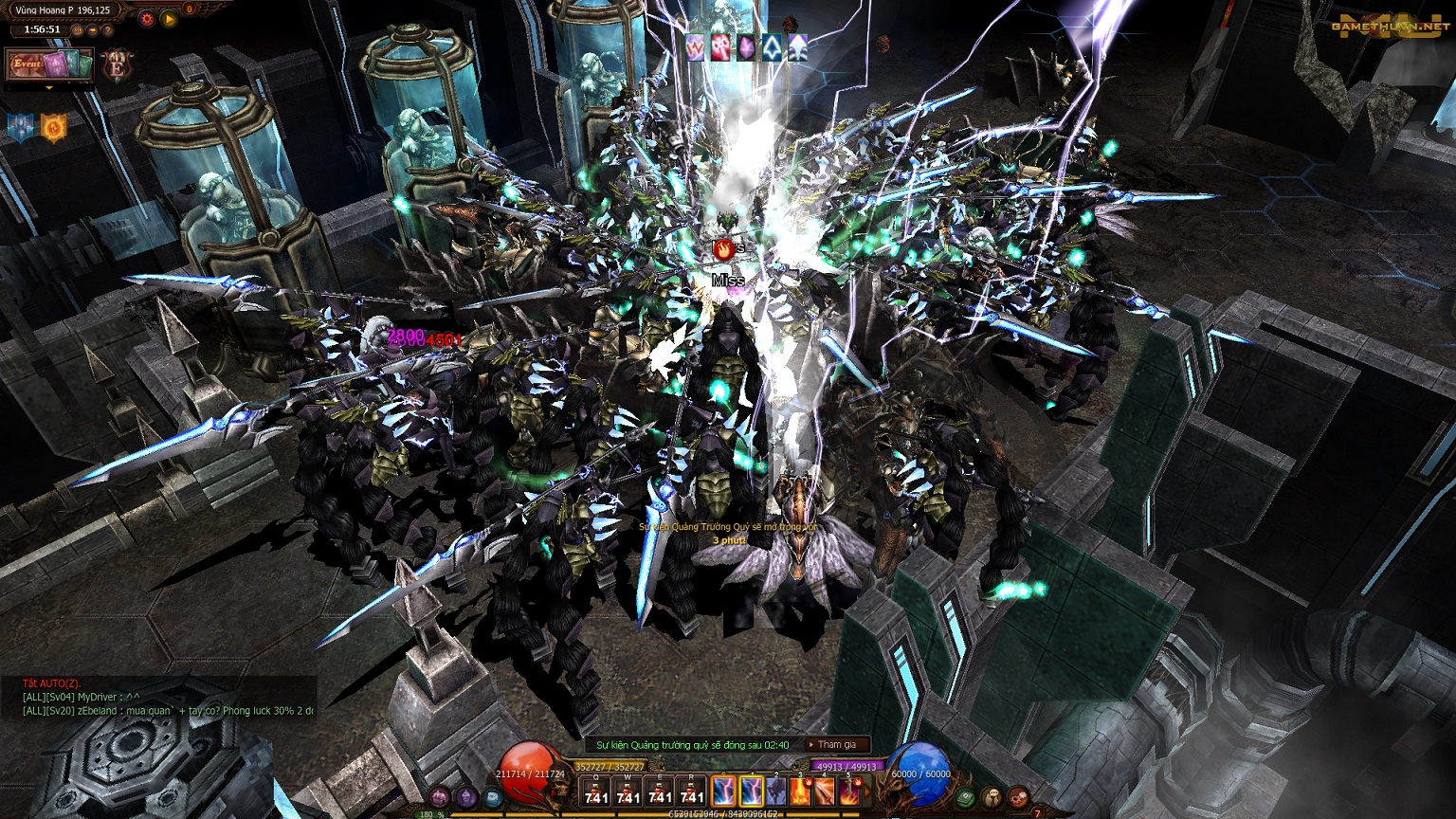Start auto-play with the yellow arrow button
The width and height of the screenshot is (1456, 819).
[169, 18]
